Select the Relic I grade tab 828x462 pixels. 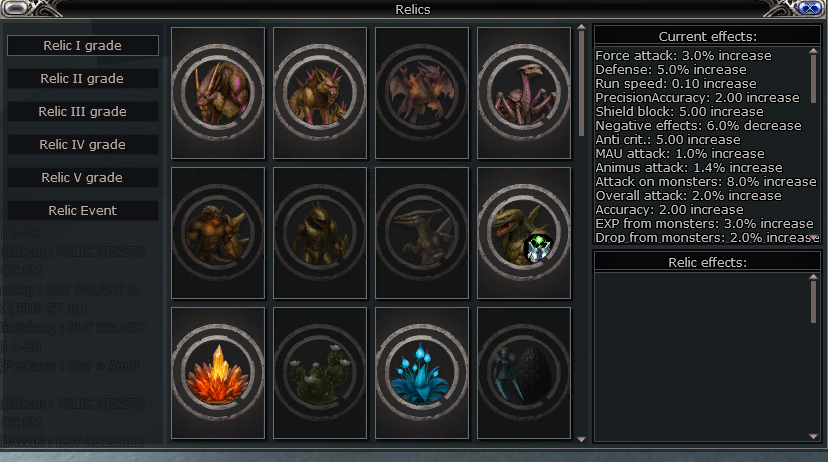pos(83,46)
